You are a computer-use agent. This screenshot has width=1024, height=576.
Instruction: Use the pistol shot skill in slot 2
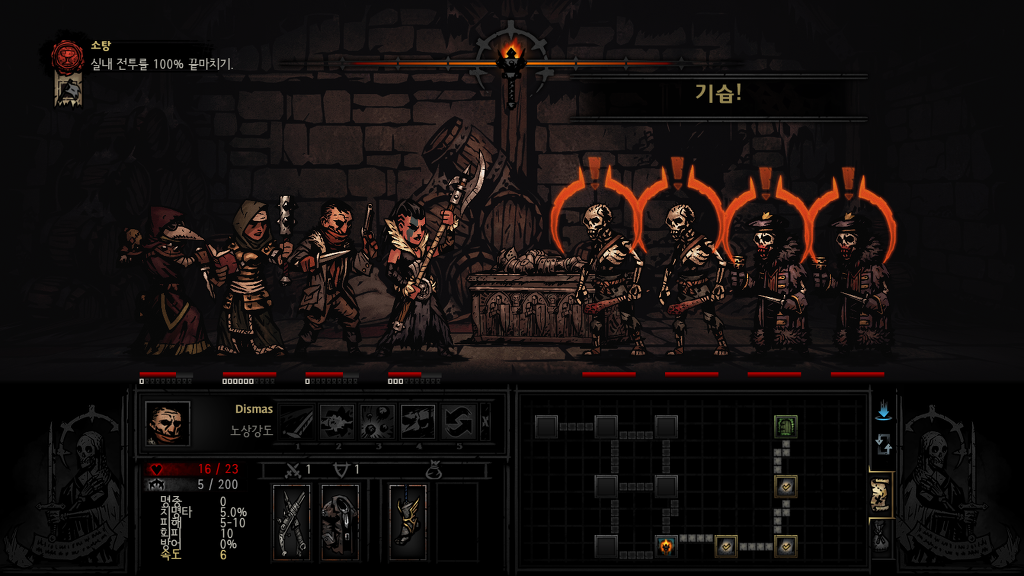[337, 423]
